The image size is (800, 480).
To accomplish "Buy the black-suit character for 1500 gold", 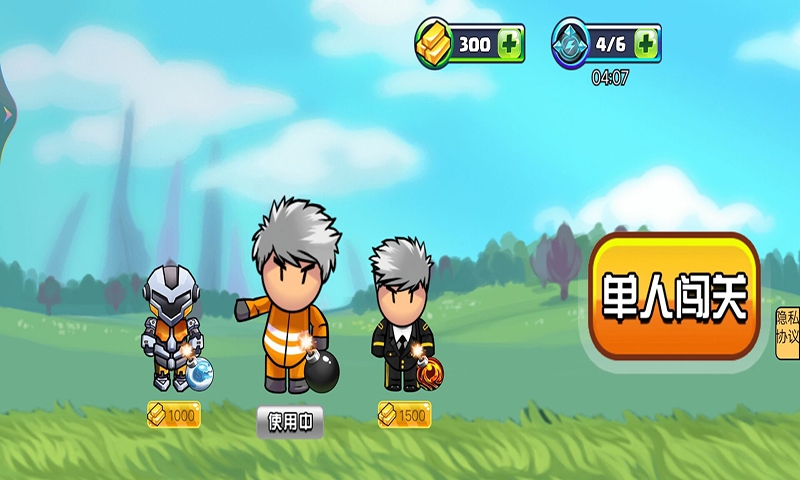I will point(404,414).
